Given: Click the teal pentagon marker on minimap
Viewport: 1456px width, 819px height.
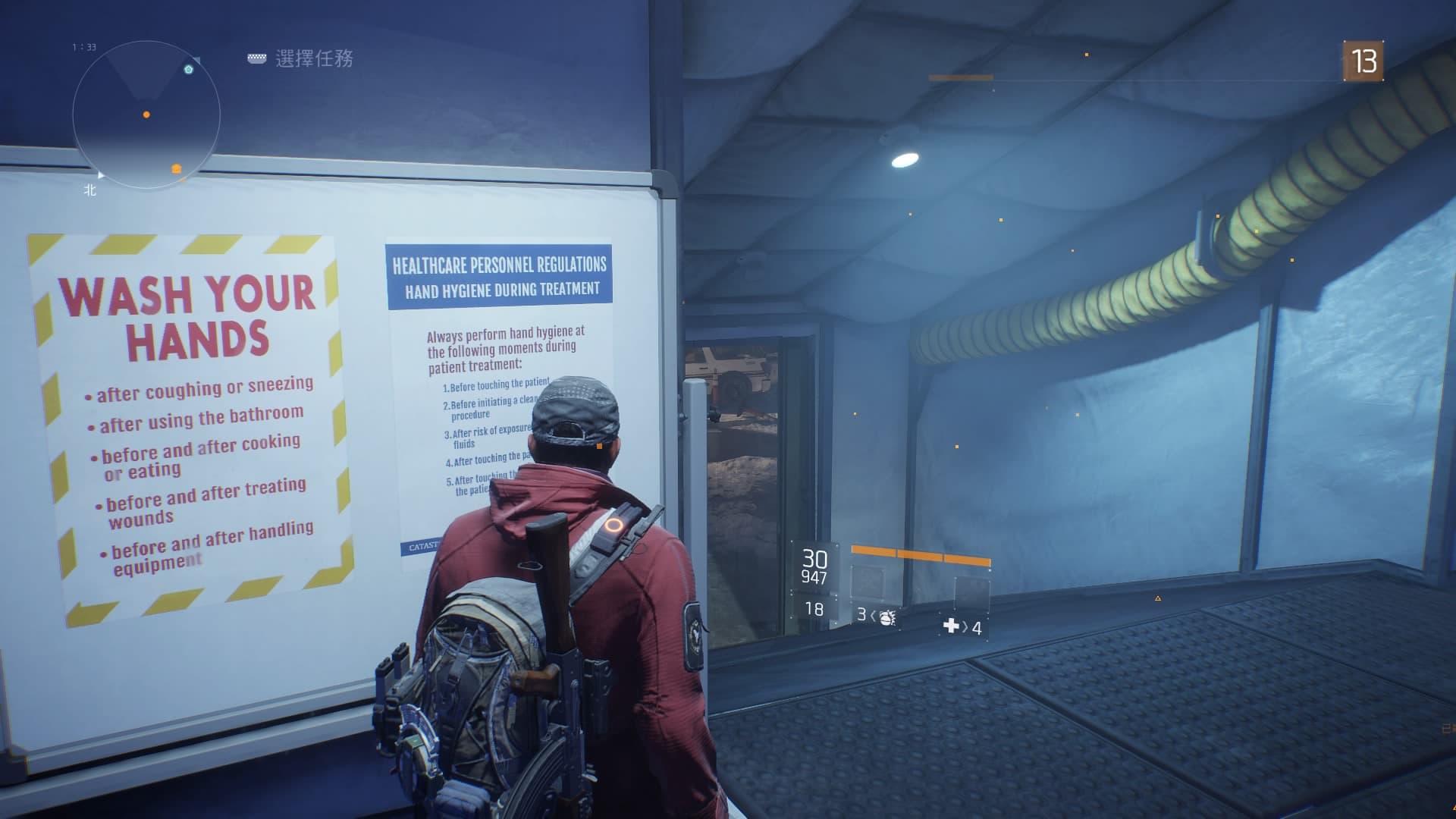Looking at the screenshot, I should pos(189,70).
